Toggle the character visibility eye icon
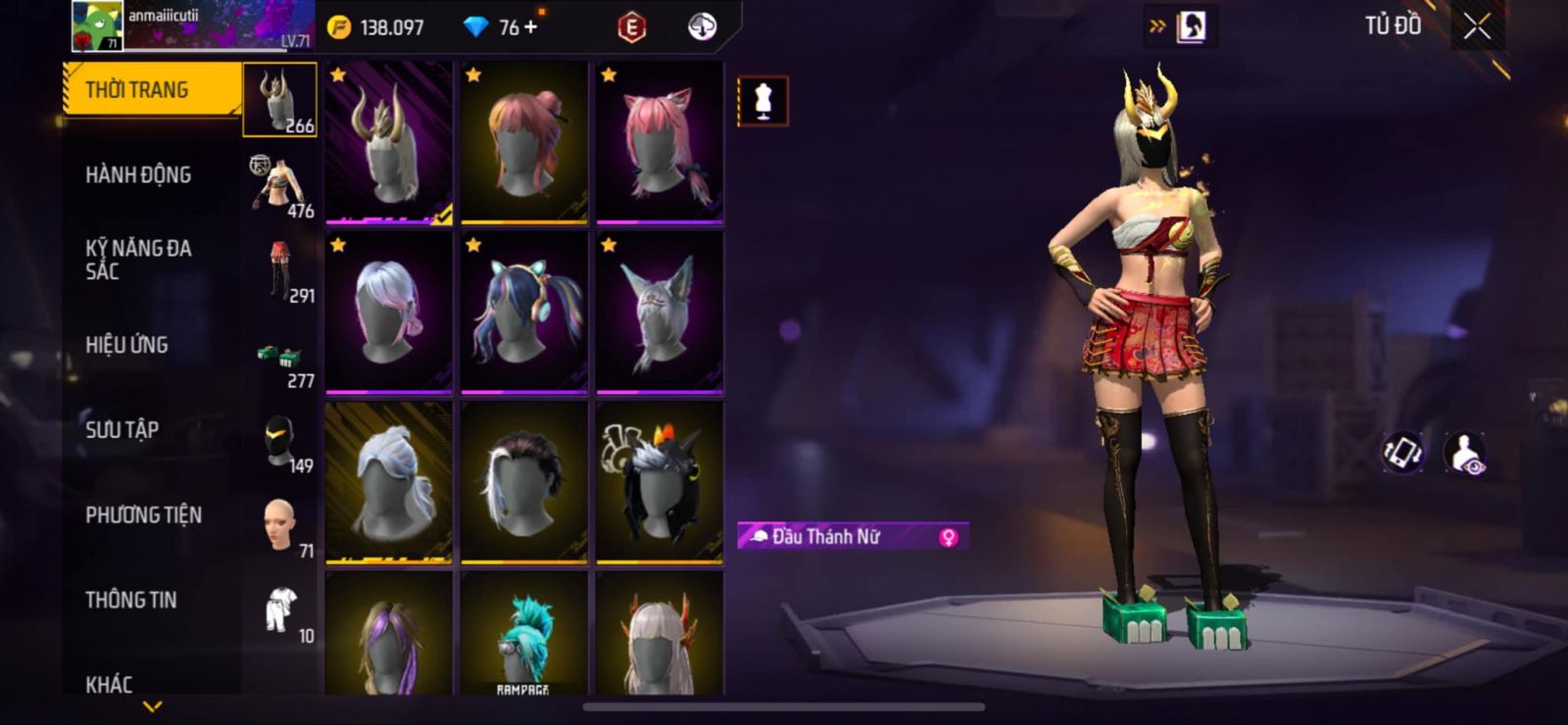Image resolution: width=1568 pixels, height=725 pixels. (x=1465, y=454)
